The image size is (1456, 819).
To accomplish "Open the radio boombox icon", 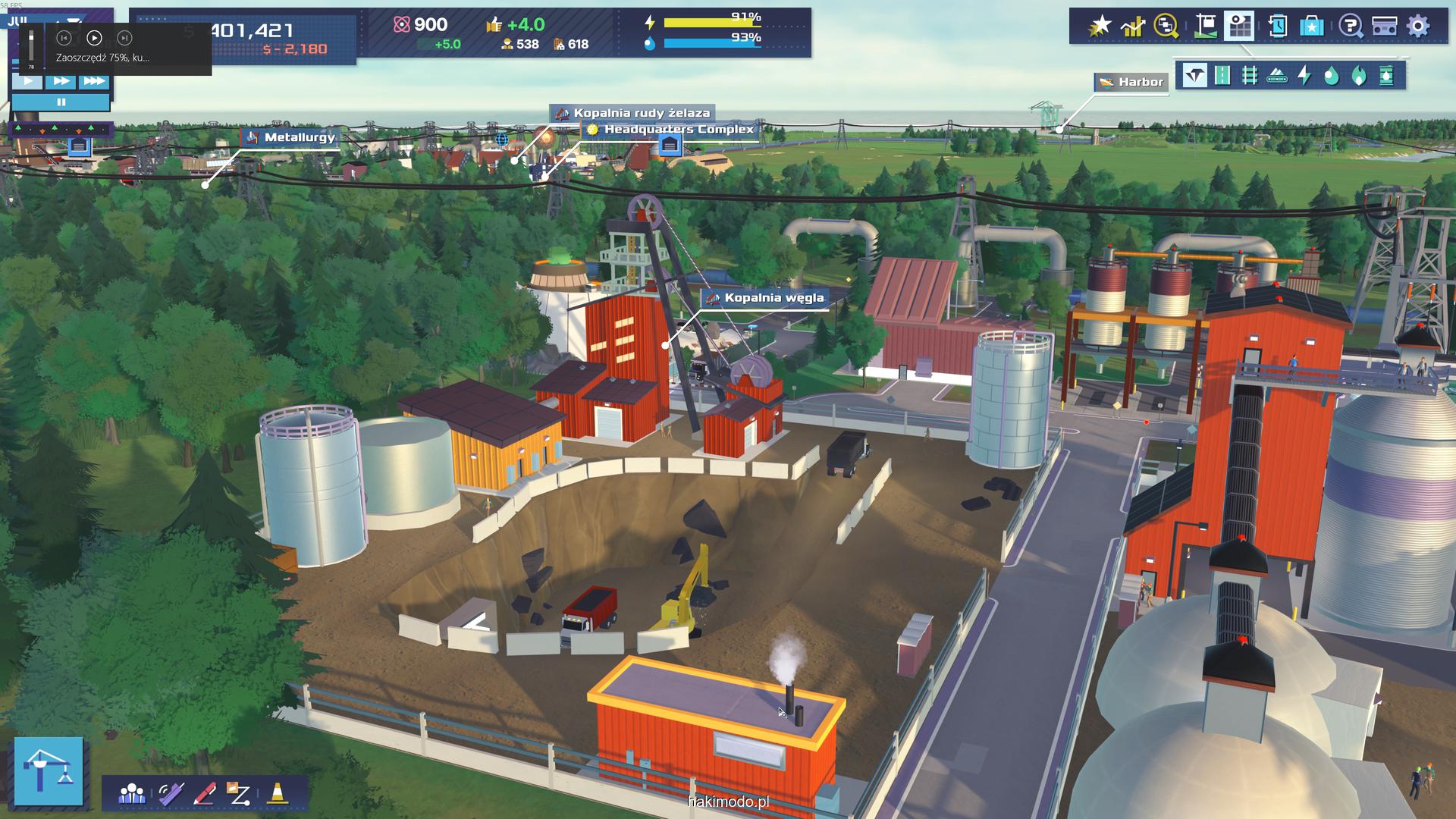I will click(1384, 27).
